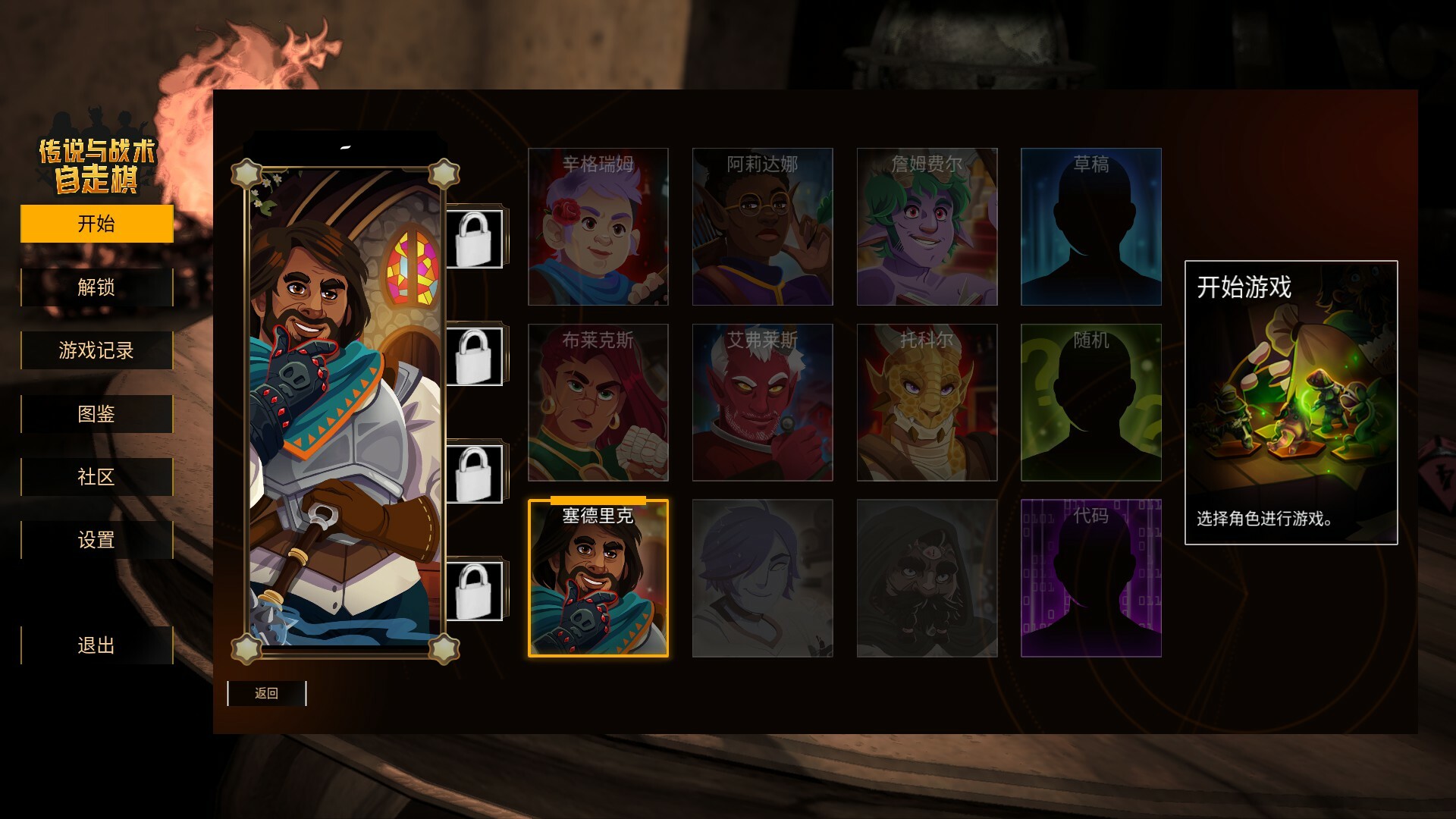Click the 退出 exit button
This screenshot has width=1456, height=819.
(96, 646)
